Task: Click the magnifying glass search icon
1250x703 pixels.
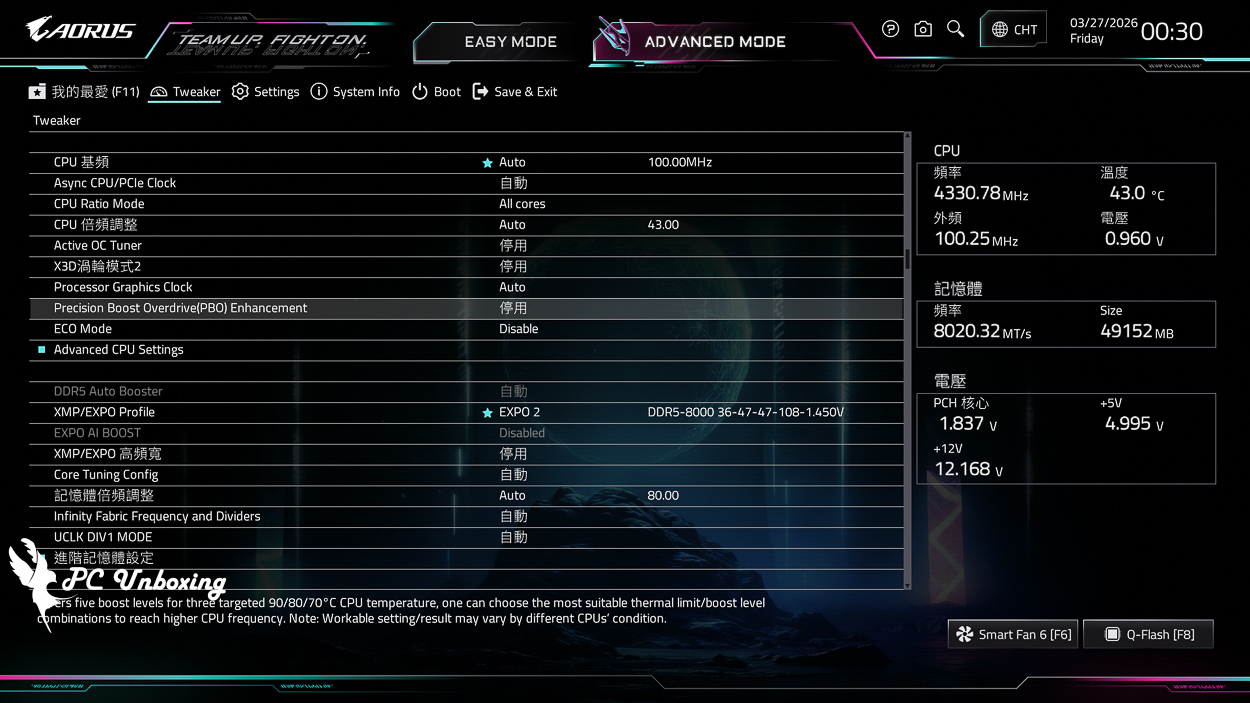Action: (955, 29)
